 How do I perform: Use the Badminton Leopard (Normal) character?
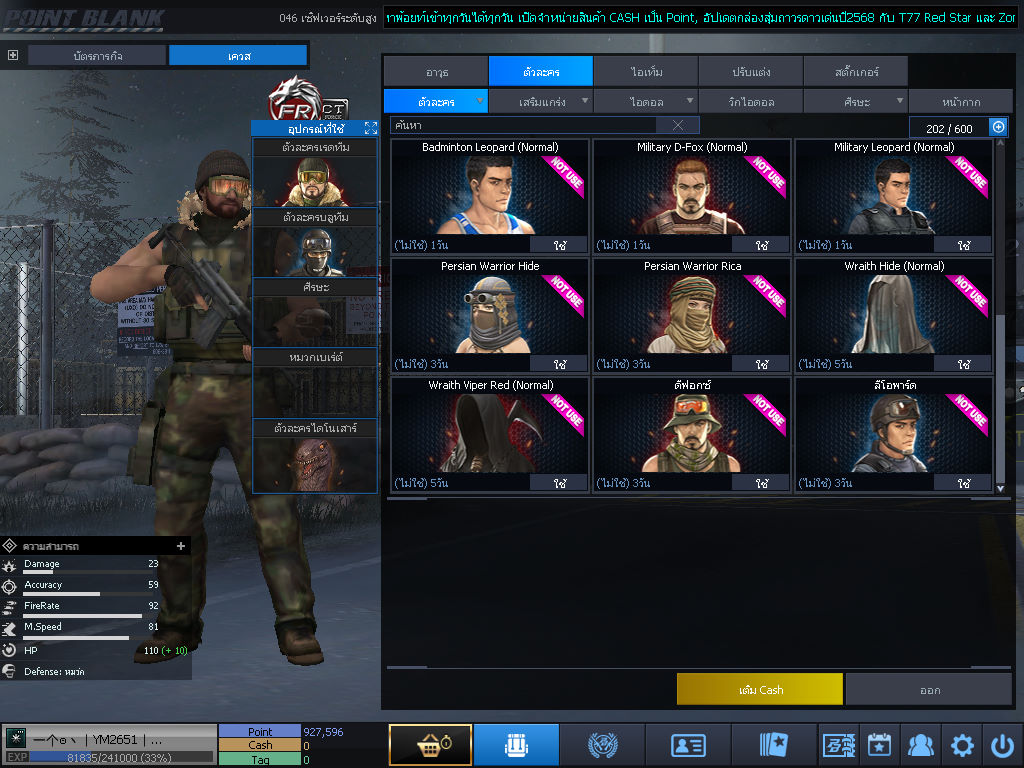click(558, 245)
